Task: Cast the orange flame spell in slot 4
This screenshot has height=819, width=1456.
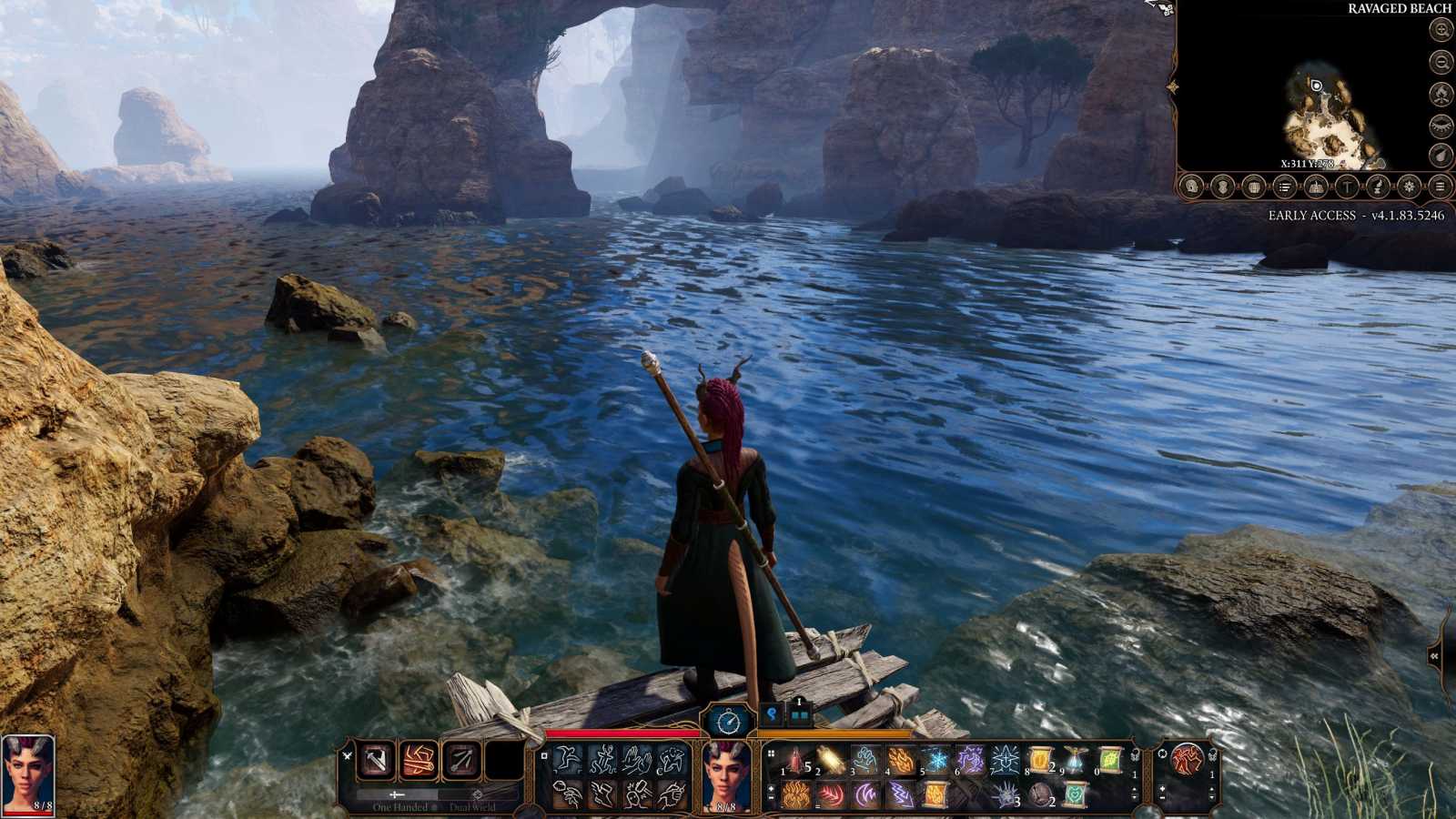Action: click(901, 760)
